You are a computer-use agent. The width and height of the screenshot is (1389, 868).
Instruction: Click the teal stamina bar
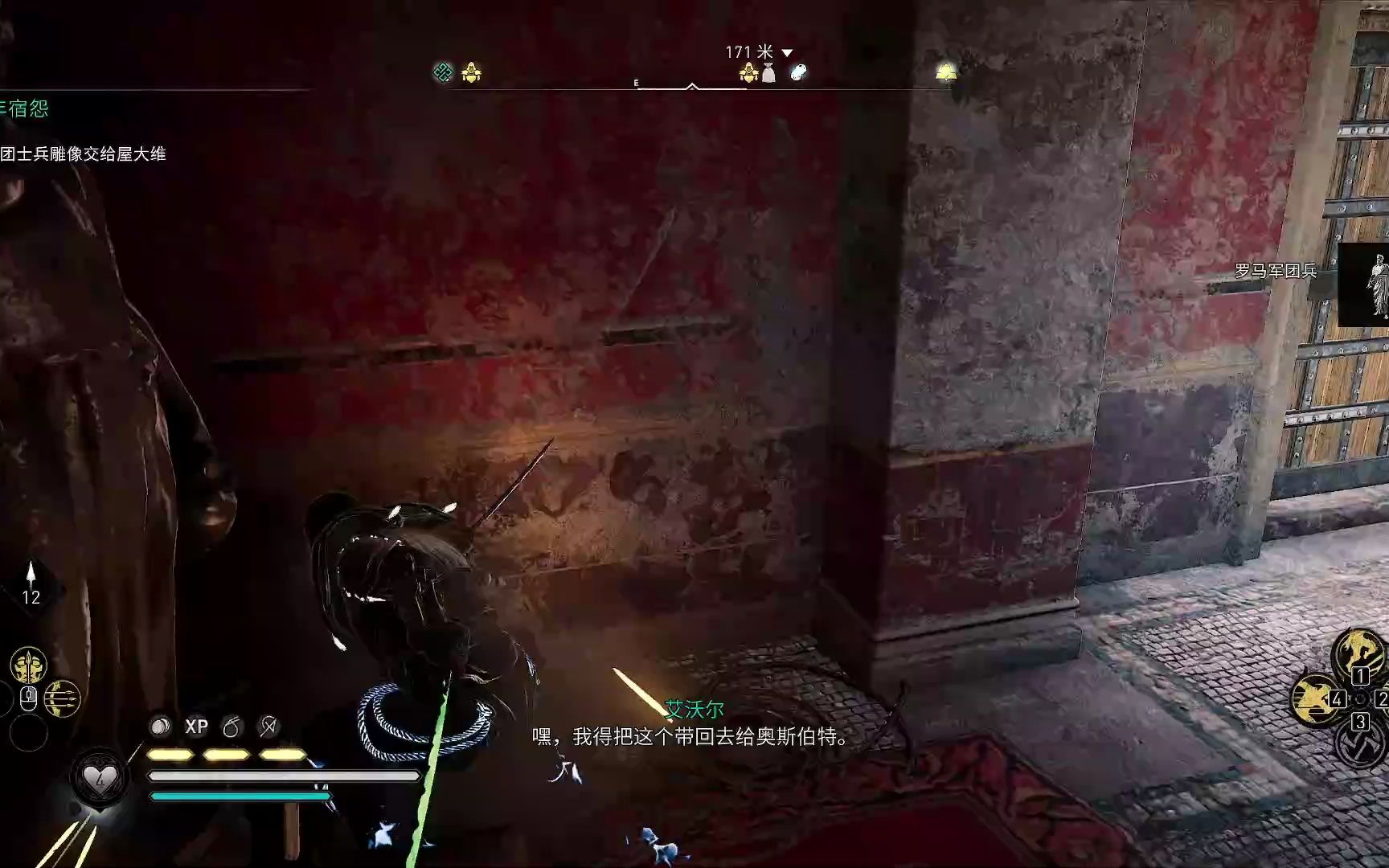tap(241, 796)
